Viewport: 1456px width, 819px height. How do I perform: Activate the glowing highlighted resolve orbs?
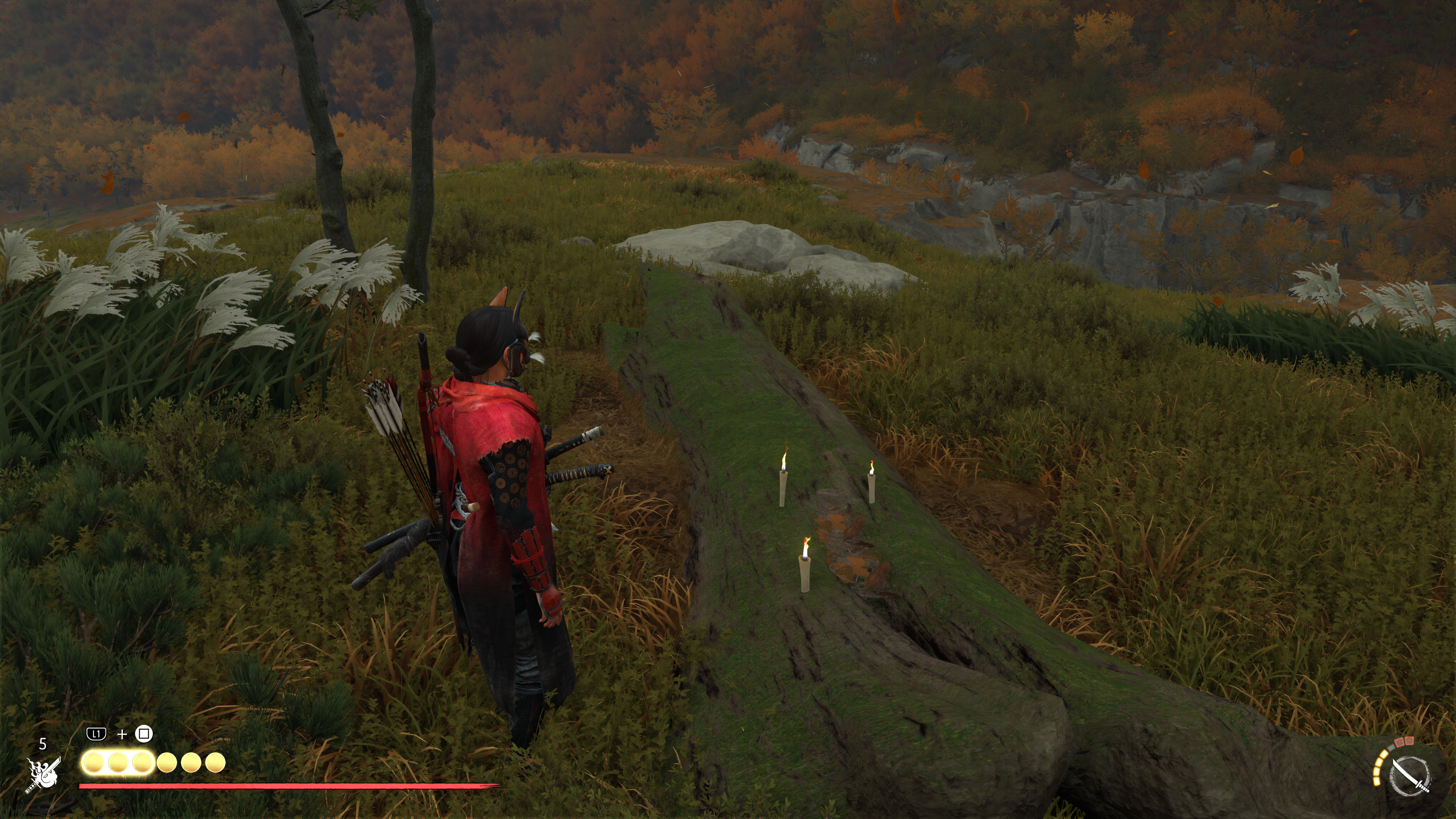click(x=118, y=763)
